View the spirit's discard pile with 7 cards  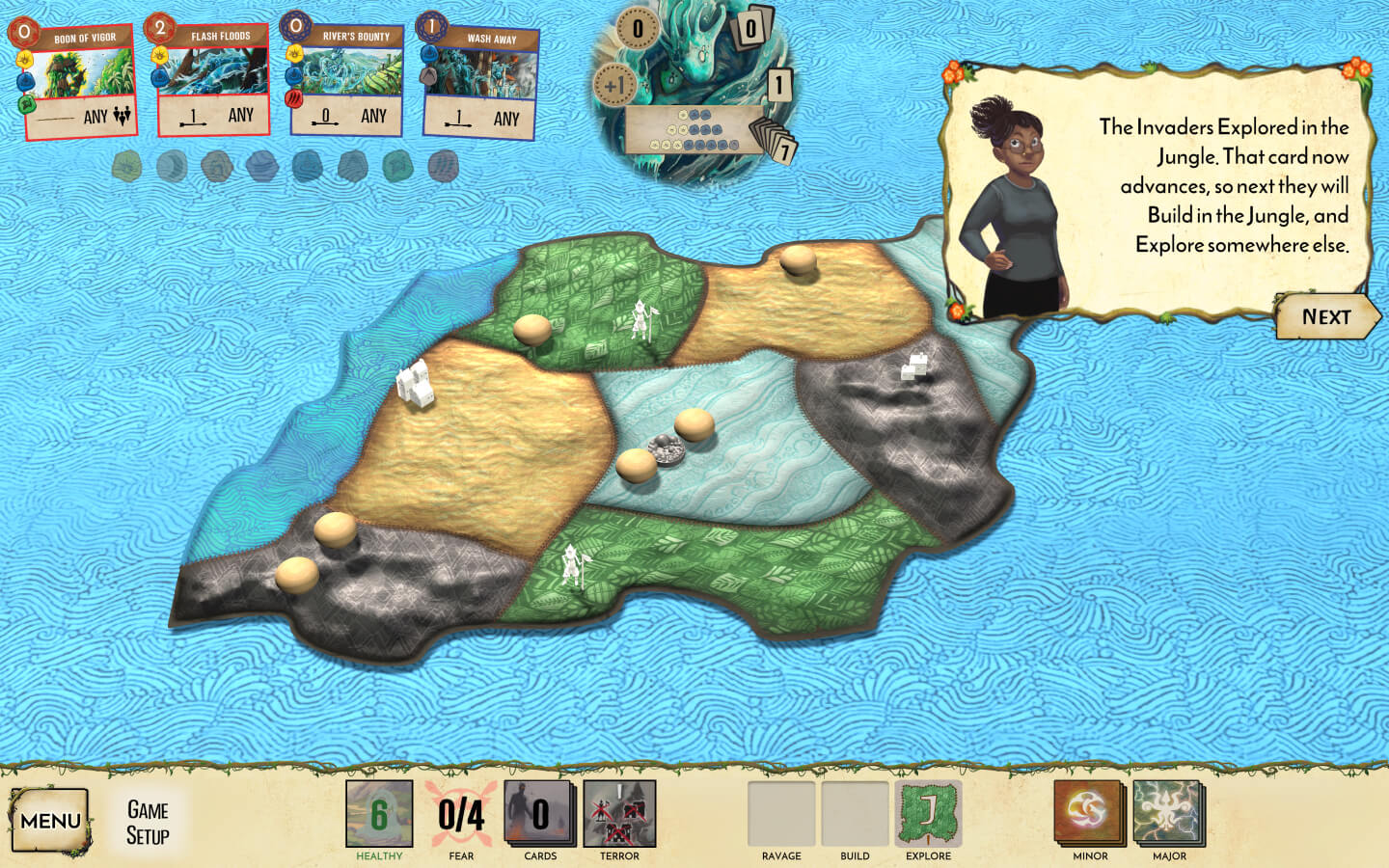(776, 143)
